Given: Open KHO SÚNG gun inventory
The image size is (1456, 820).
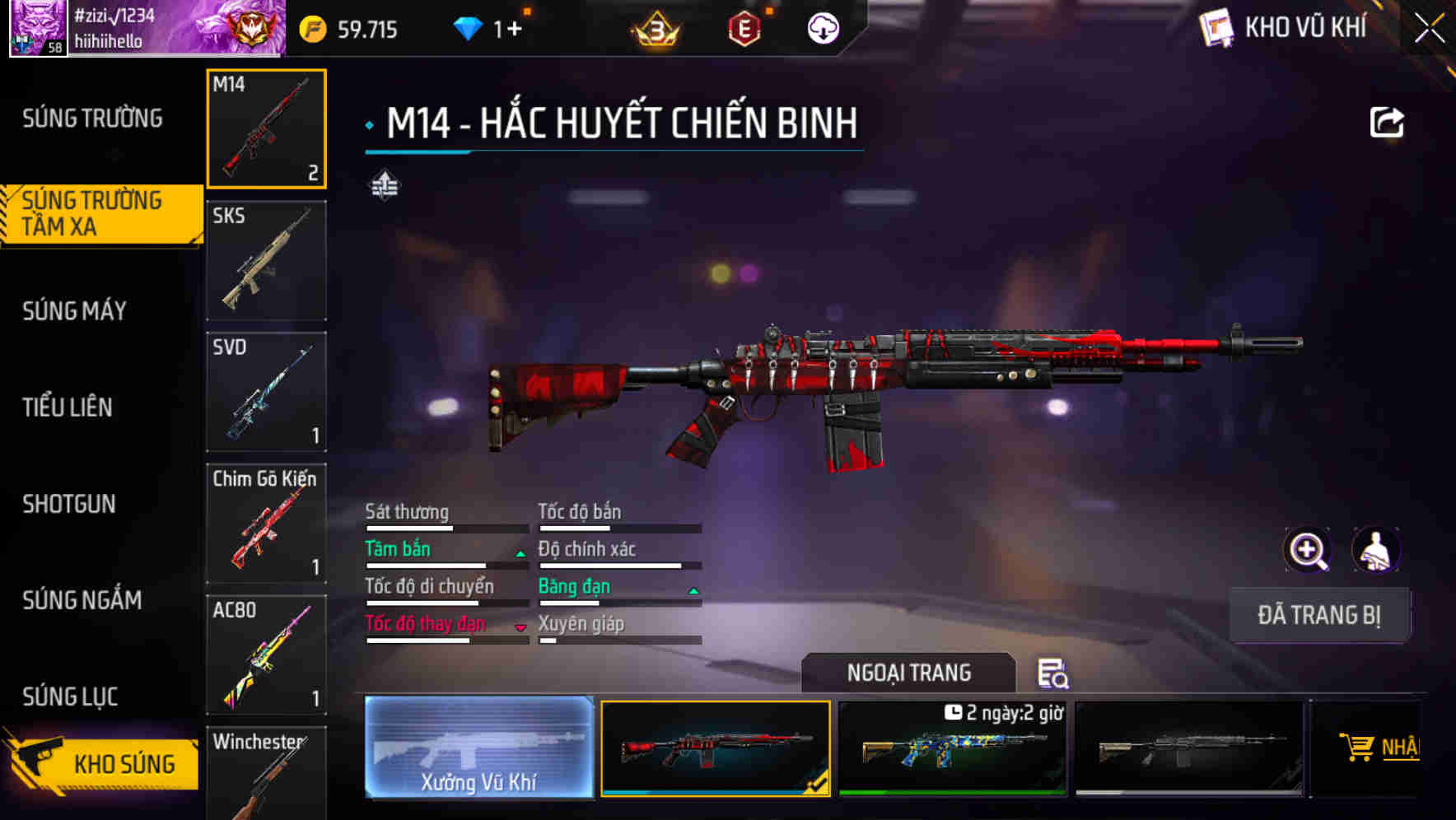Looking at the screenshot, I should pos(99,763).
